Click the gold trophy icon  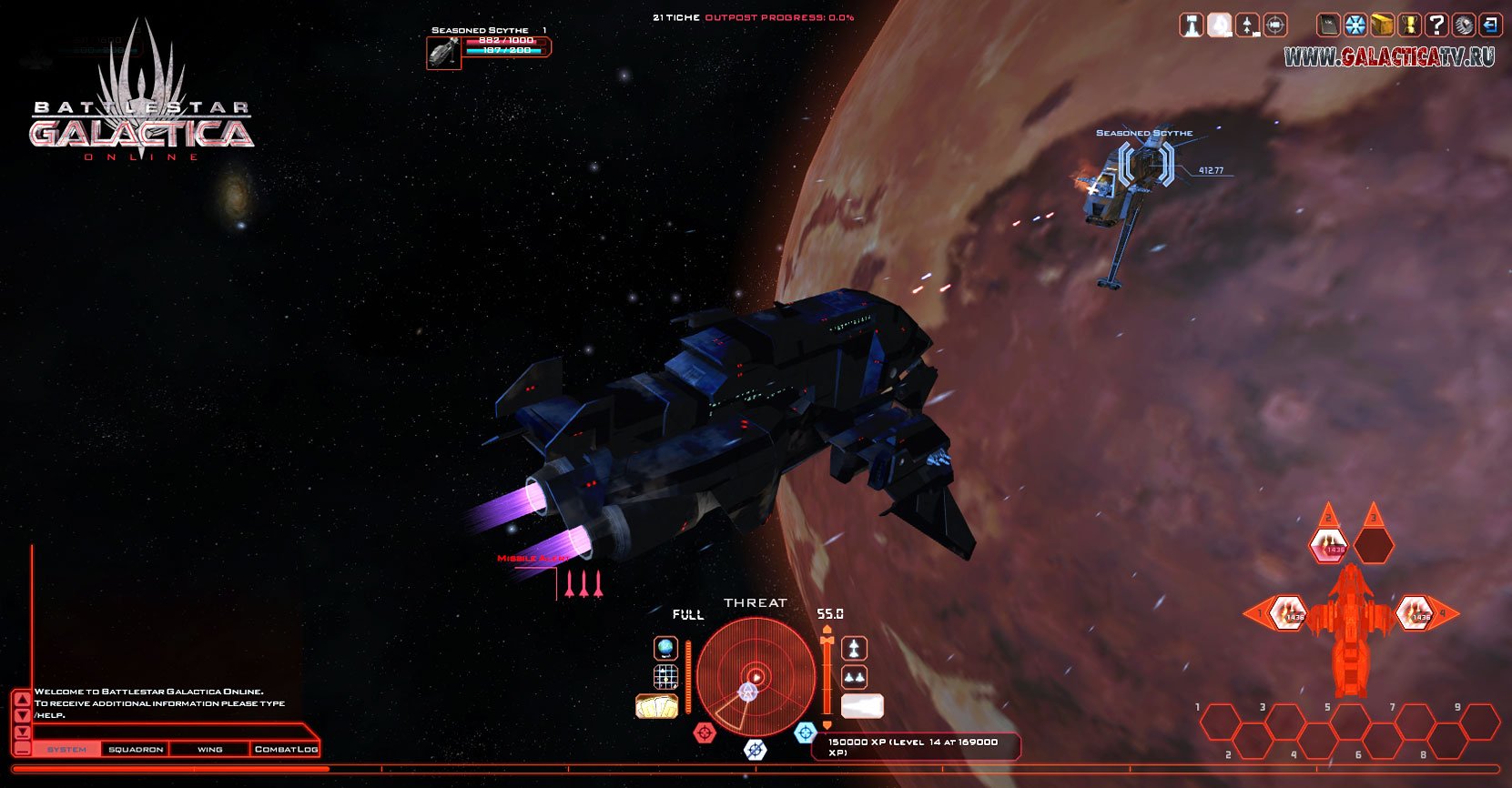tap(1409, 25)
